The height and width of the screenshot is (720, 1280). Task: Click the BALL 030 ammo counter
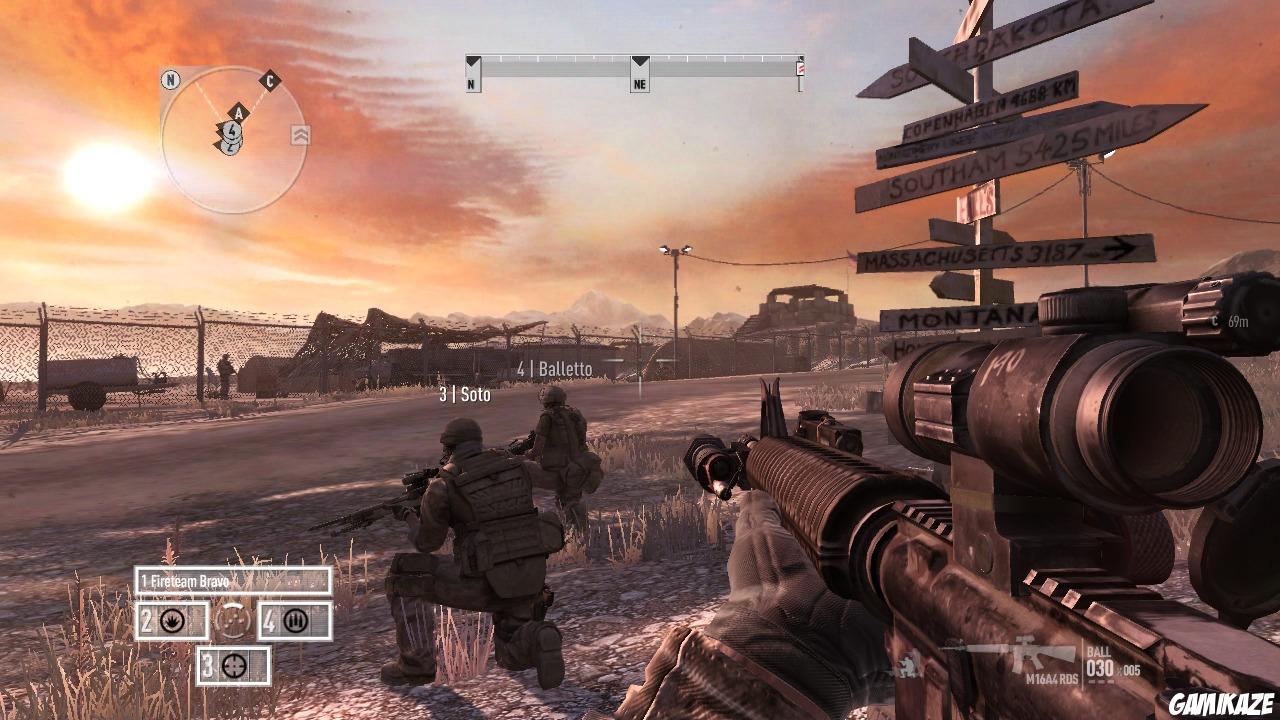tap(1099, 660)
